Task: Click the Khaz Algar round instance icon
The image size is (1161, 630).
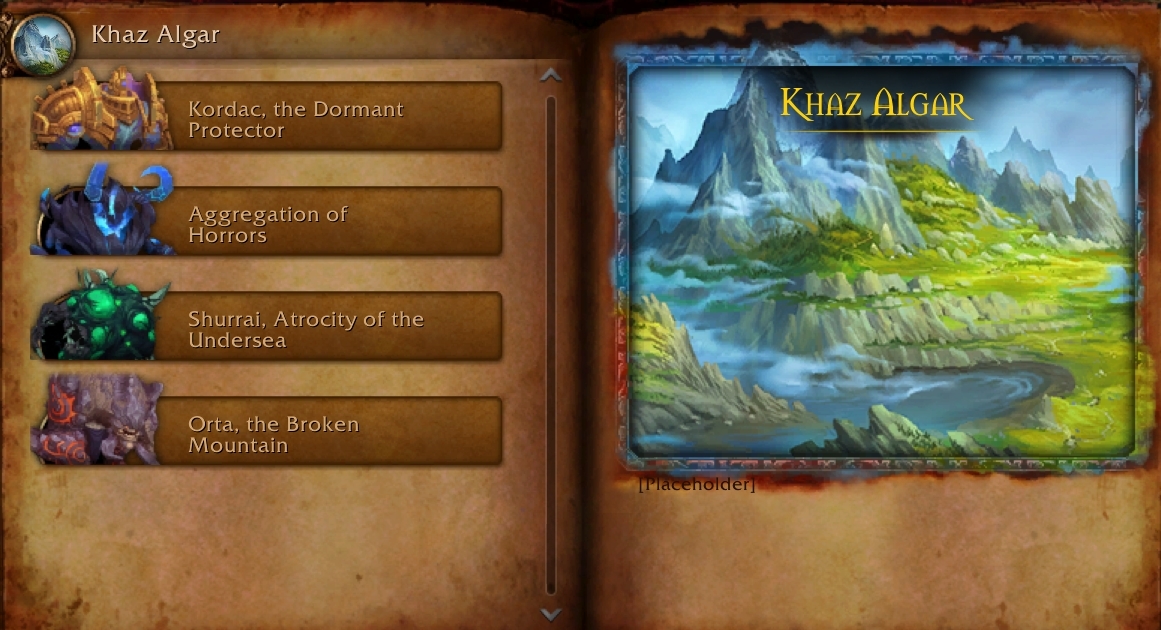Action: (x=43, y=43)
